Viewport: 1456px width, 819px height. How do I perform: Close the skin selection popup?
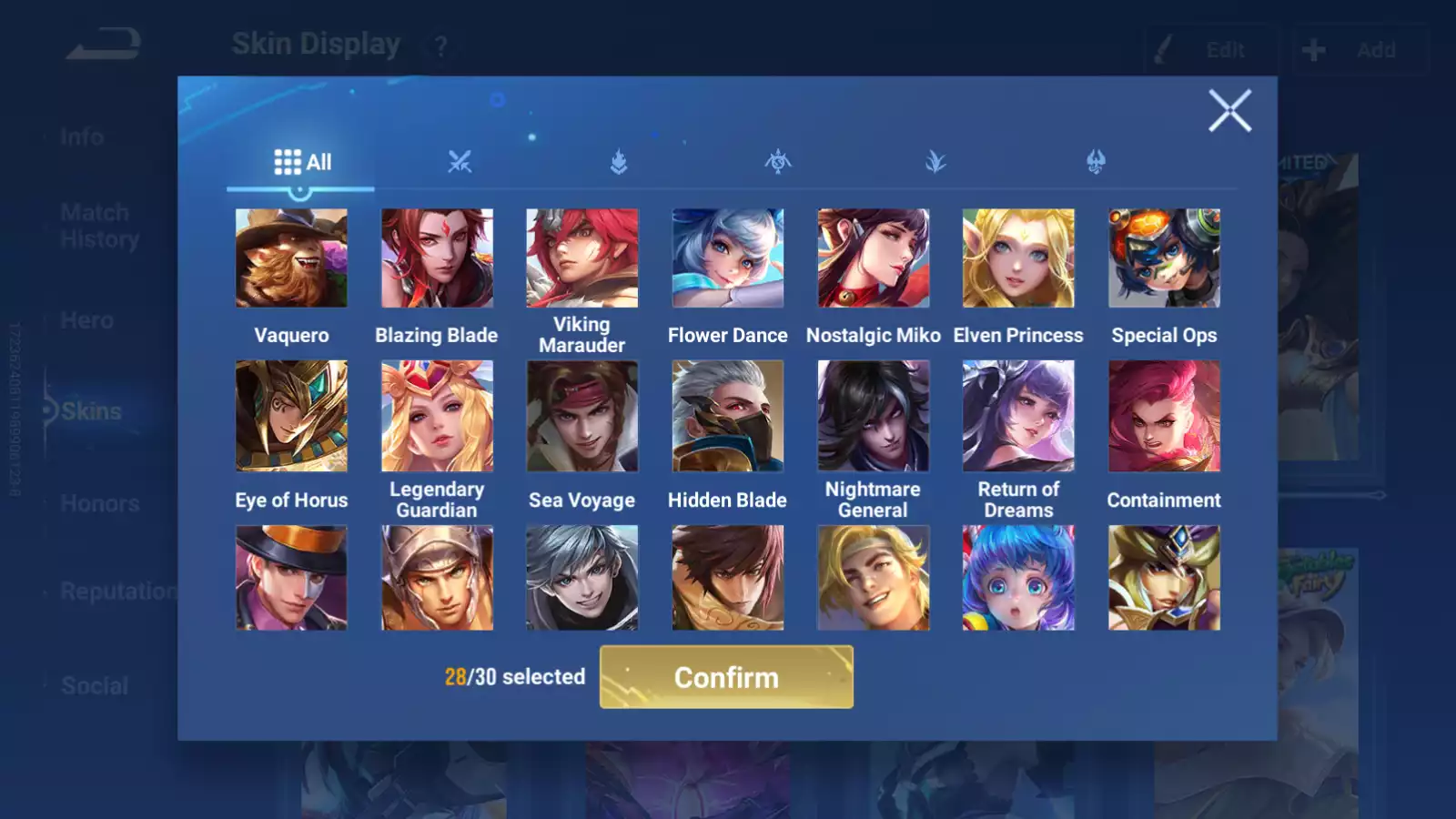(1229, 111)
